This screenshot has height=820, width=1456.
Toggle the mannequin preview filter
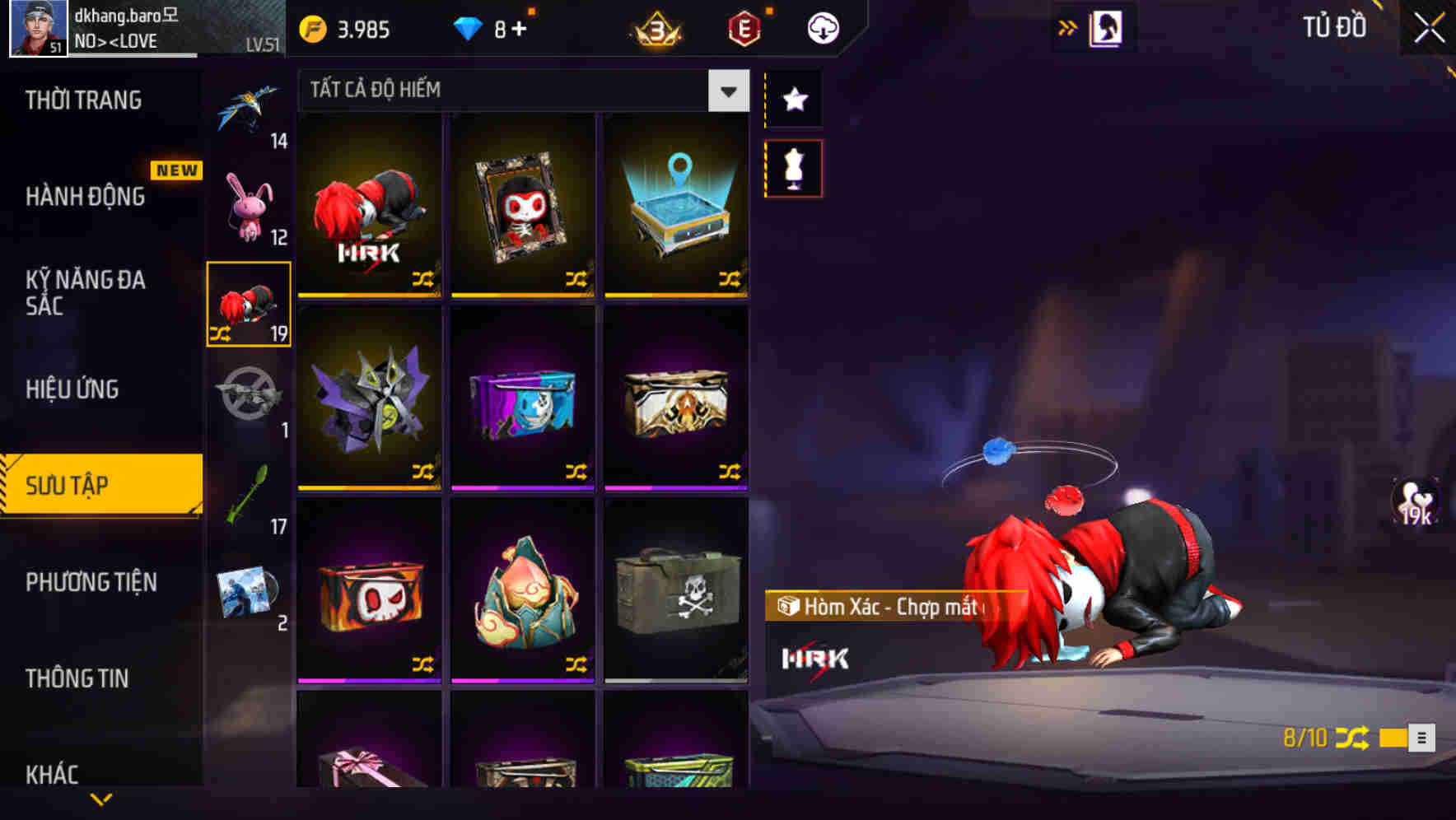[x=793, y=166]
